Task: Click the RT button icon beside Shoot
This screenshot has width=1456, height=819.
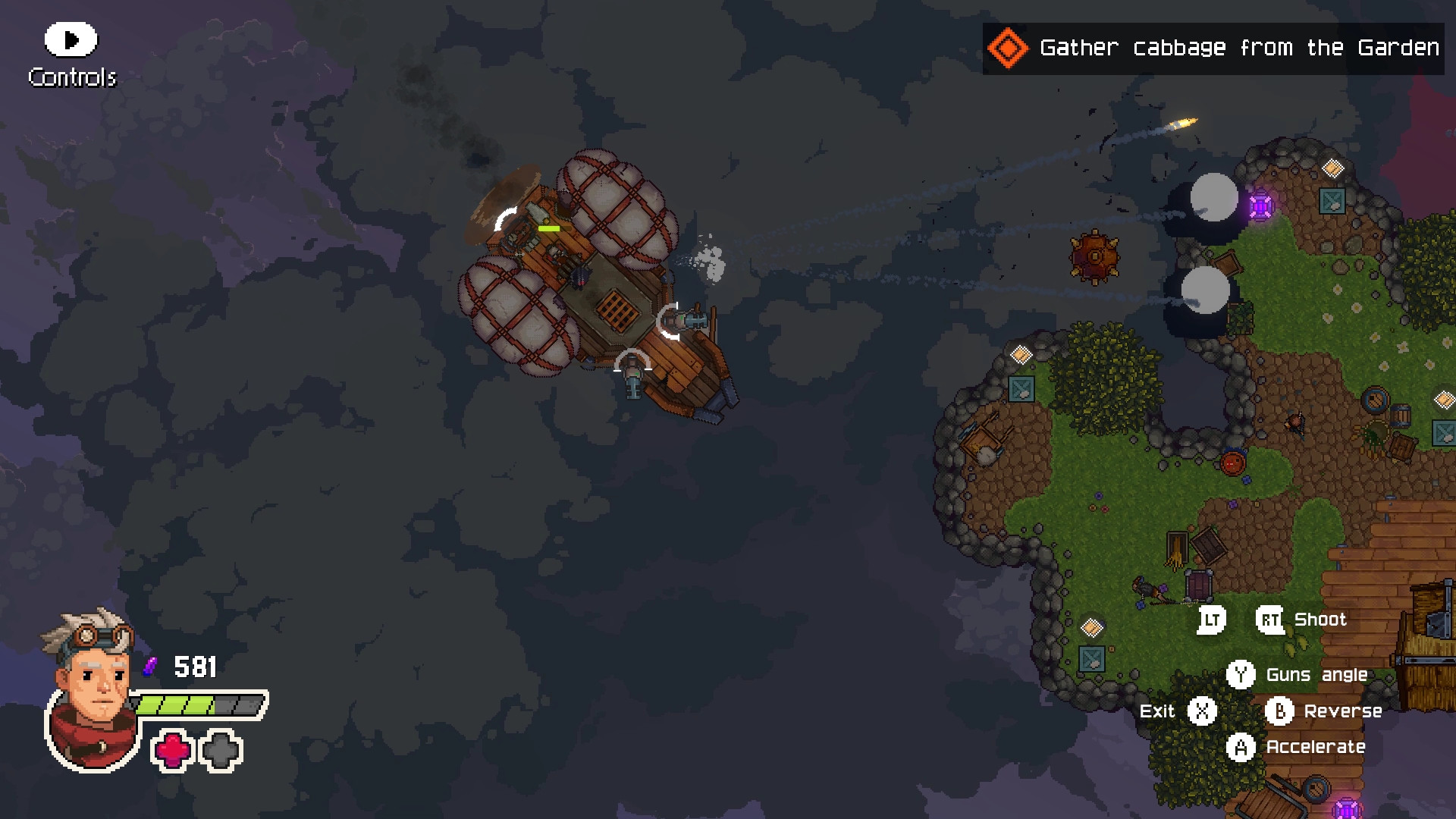Action: 1269,620
